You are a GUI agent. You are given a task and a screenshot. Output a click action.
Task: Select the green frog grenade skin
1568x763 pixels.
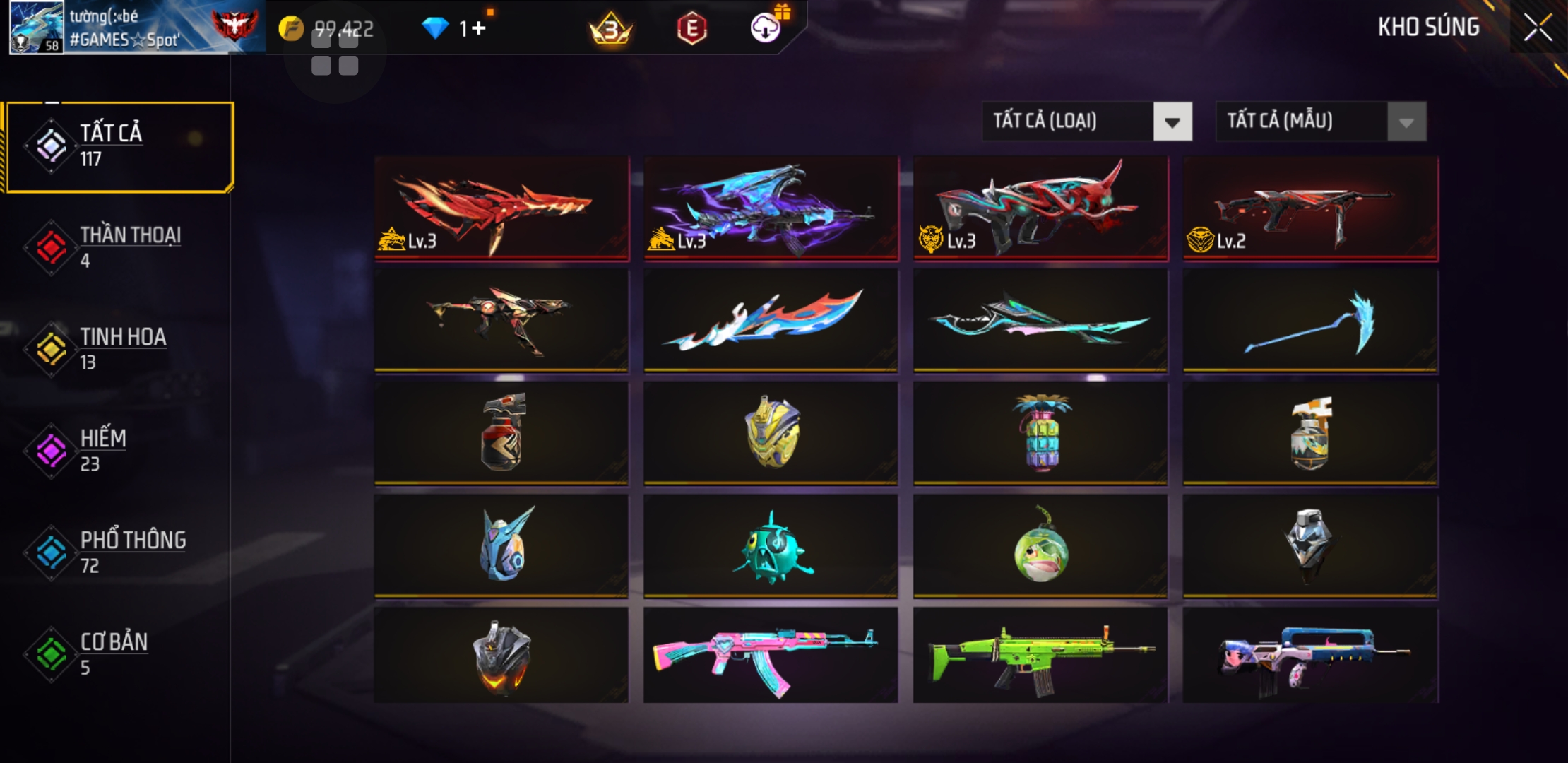pyautogui.click(x=1040, y=545)
